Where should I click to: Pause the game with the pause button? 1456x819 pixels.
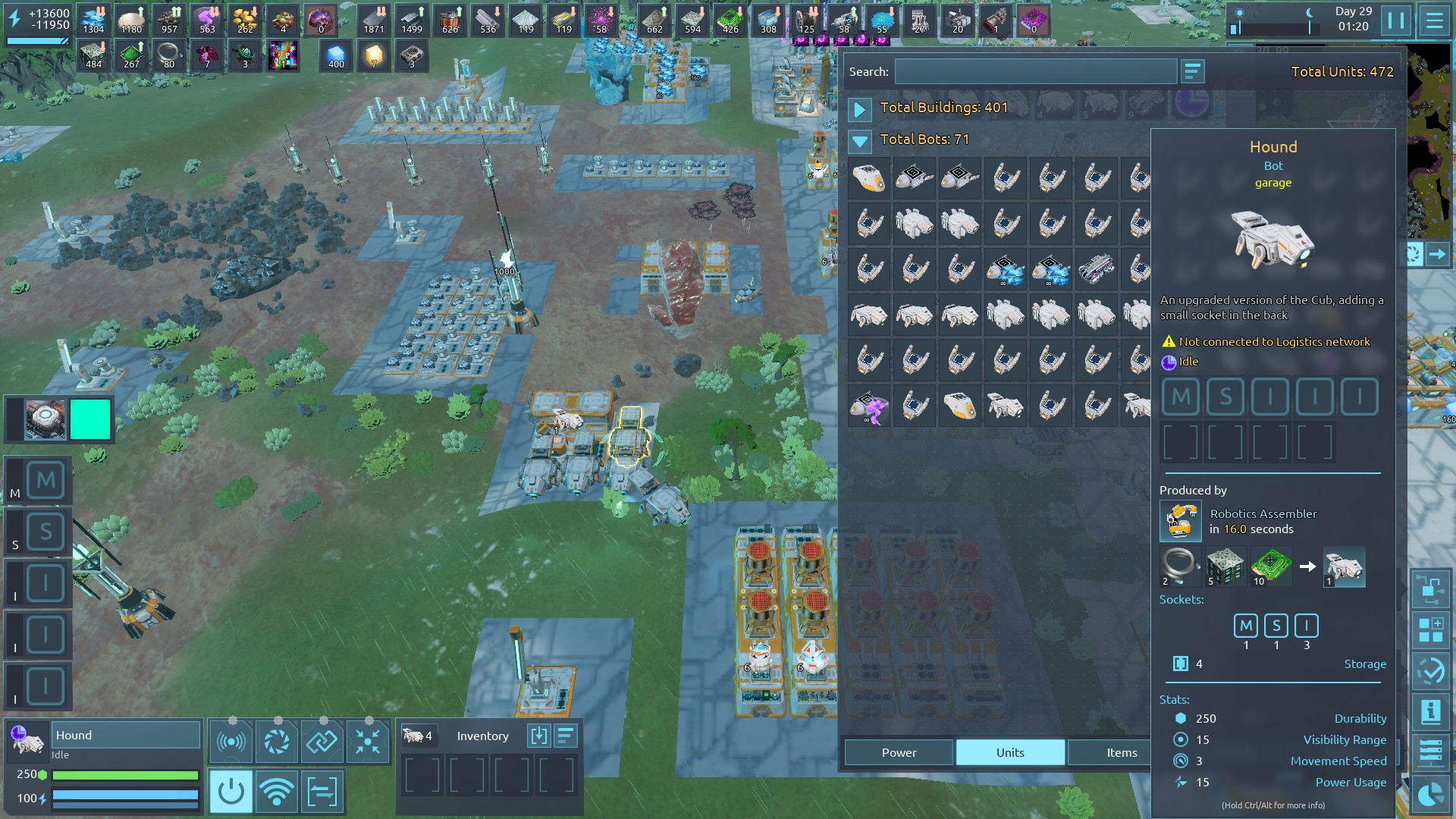[x=1395, y=20]
